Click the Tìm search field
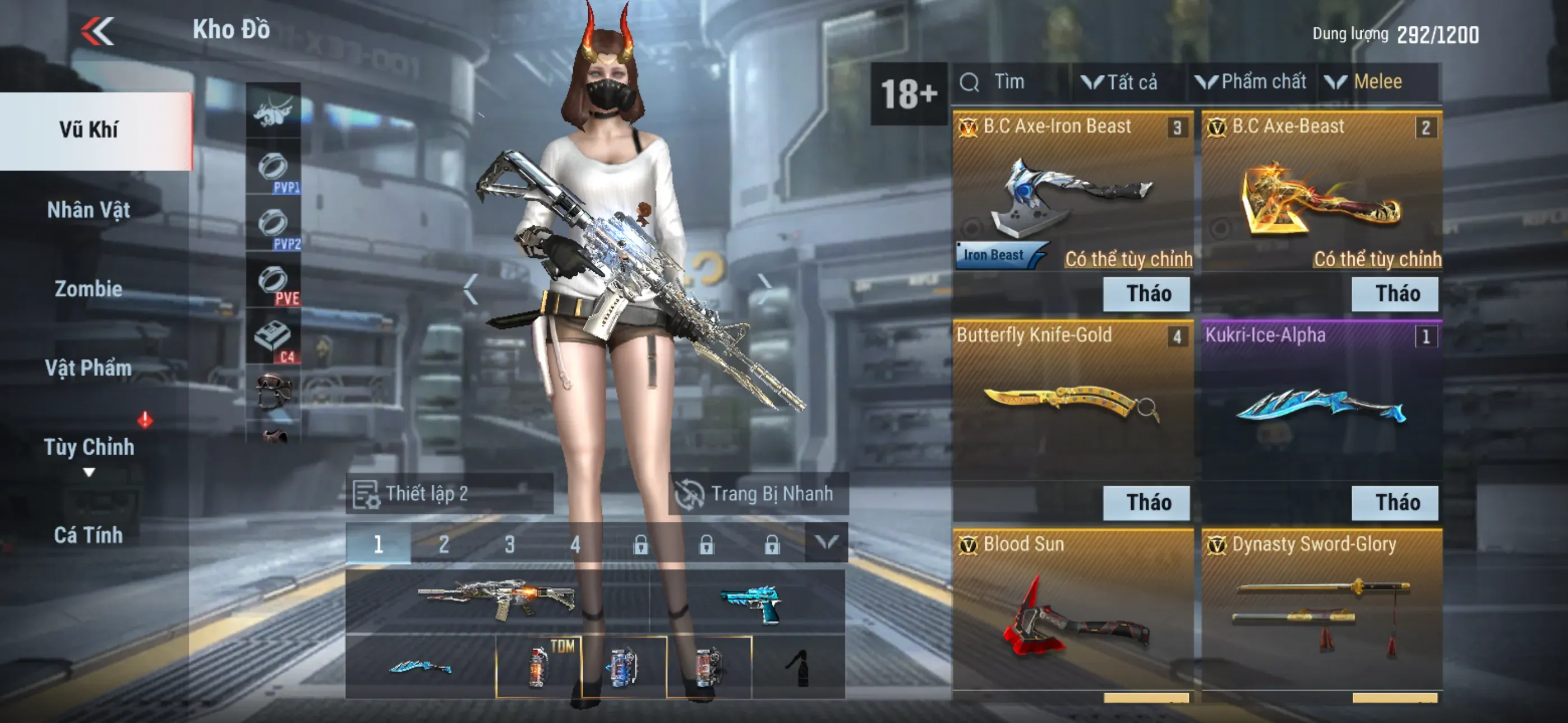Screen dimensions: 1568x723 click(1011, 82)
